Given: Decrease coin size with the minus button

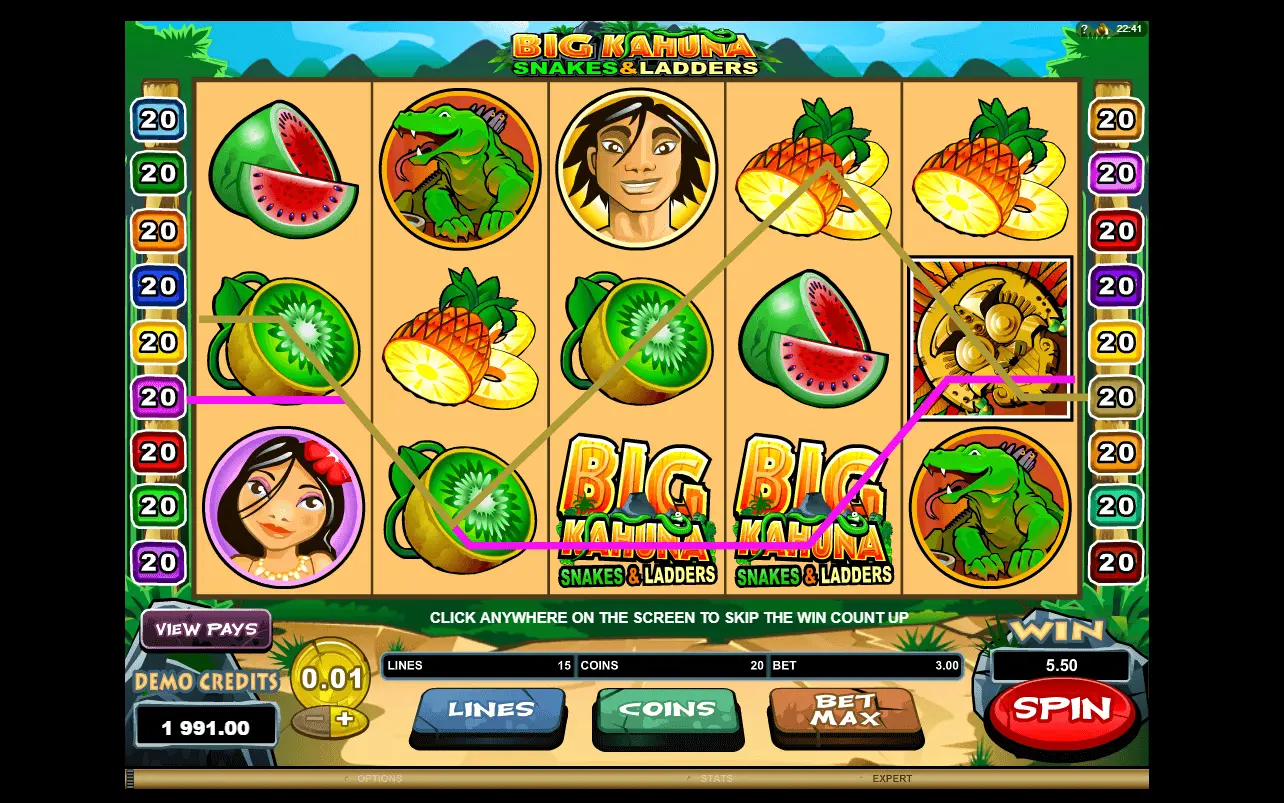Looking at the screenshot, I should (315, 719).
